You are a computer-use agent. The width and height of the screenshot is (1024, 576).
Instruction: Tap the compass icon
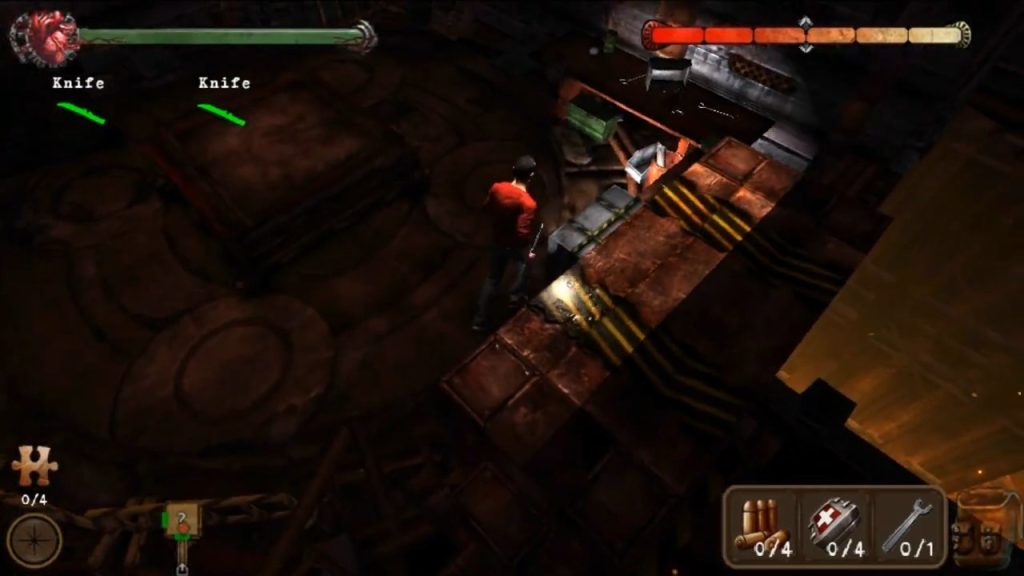[x=34, y=540]
